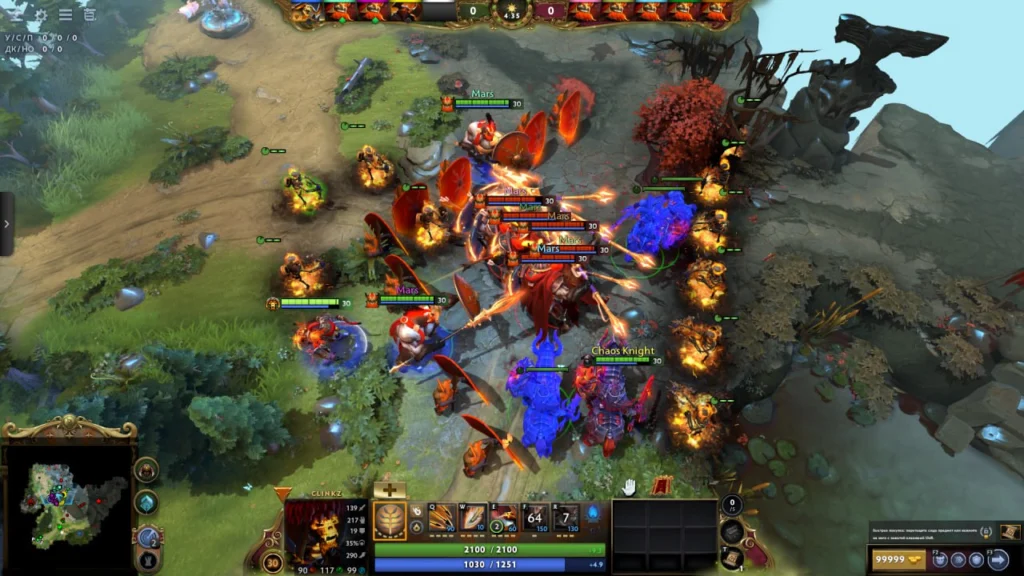This screenshot has height=576, width=1024.
Task: Click the R ultimate ability showing 7
Action: (565, 518)
